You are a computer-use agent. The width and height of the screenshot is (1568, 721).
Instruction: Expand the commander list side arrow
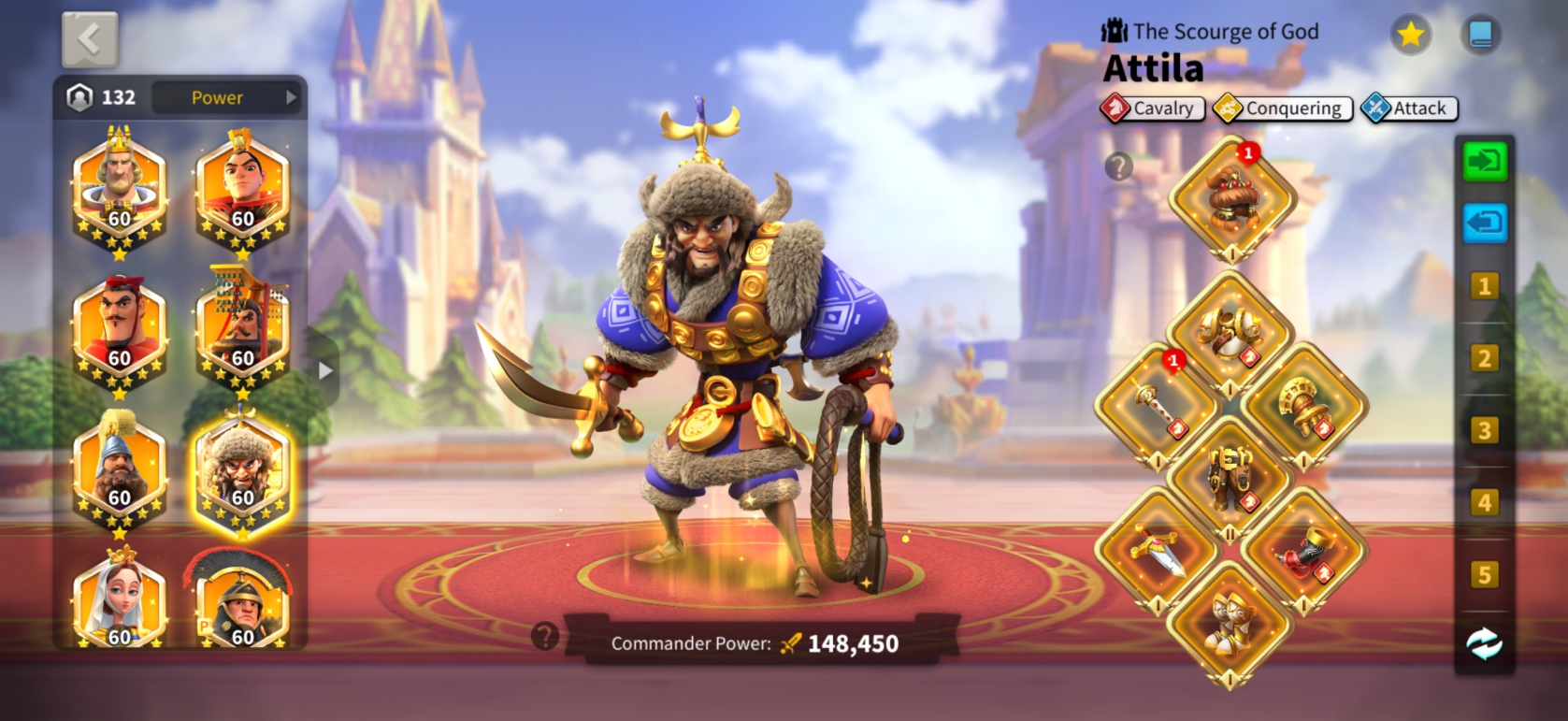point(324,370)
